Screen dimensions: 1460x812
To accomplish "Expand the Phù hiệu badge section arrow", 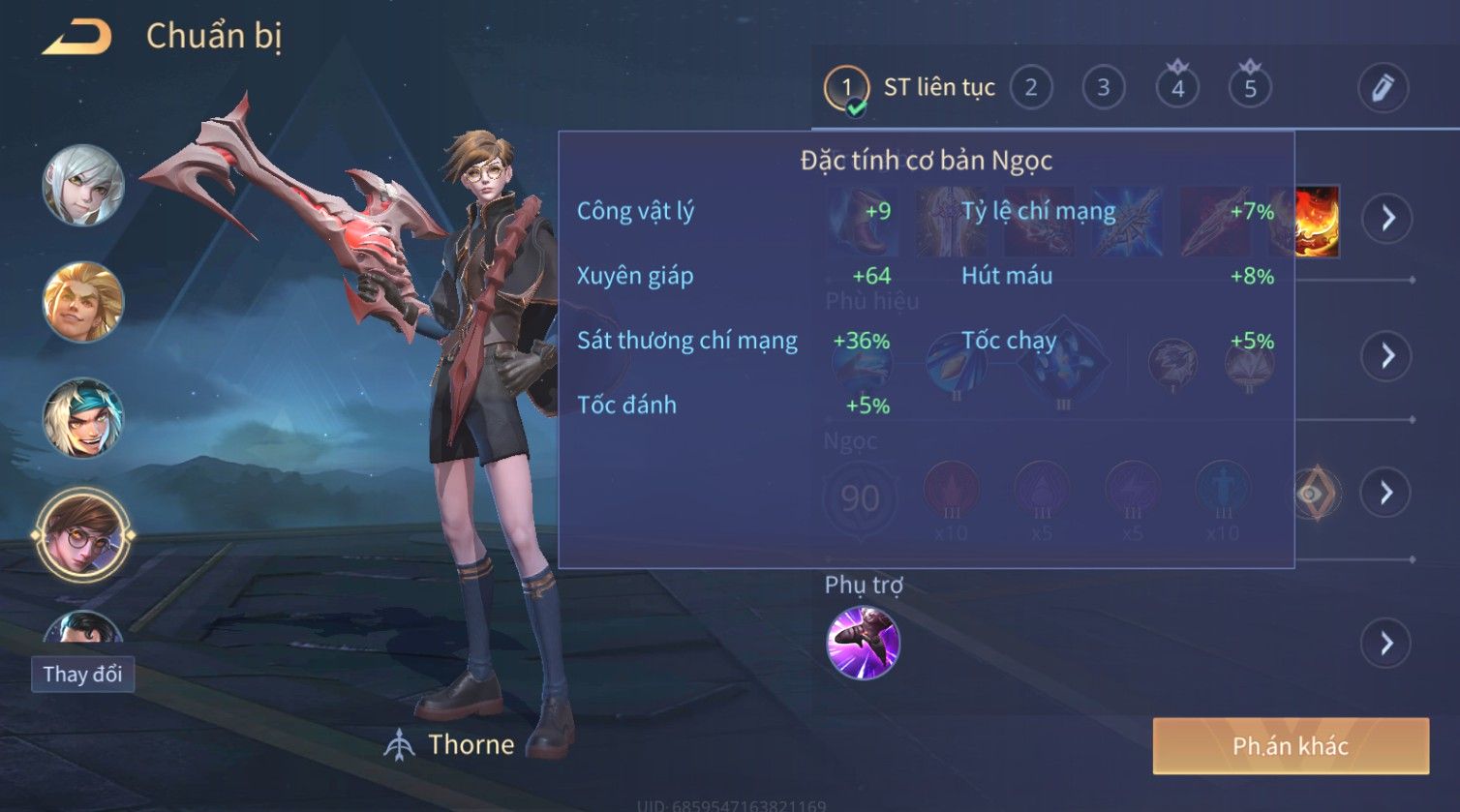I will pyautogui.click(x=1387, y=356).
